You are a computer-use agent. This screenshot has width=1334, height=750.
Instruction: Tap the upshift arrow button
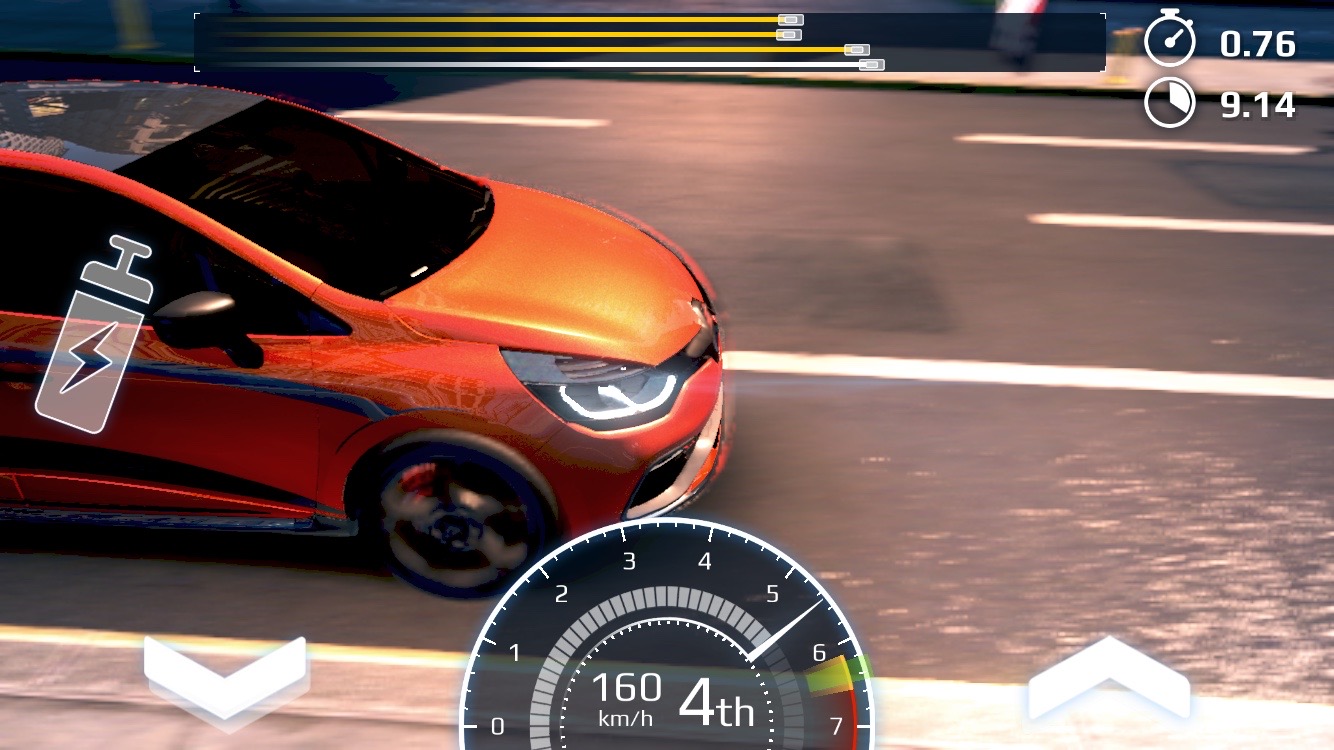[1108, 680]
